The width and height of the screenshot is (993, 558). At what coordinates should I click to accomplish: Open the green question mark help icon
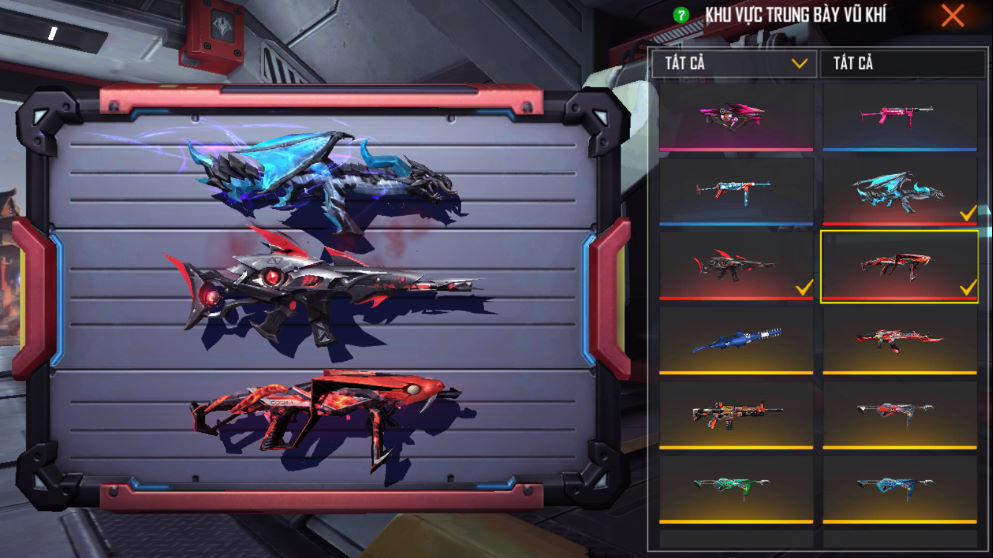(681, 15)
